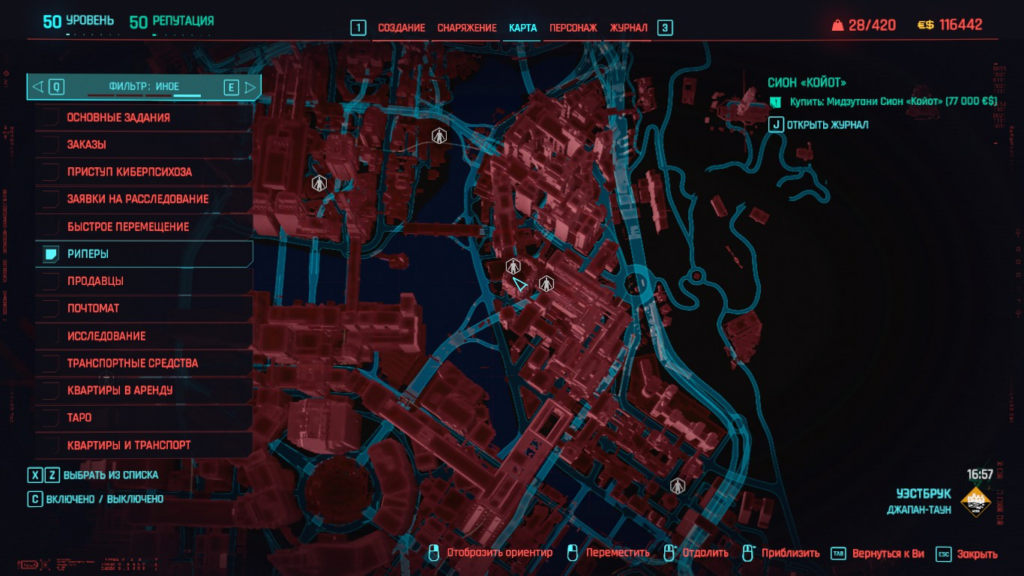Switch to the Создание tab

[401, 28]
